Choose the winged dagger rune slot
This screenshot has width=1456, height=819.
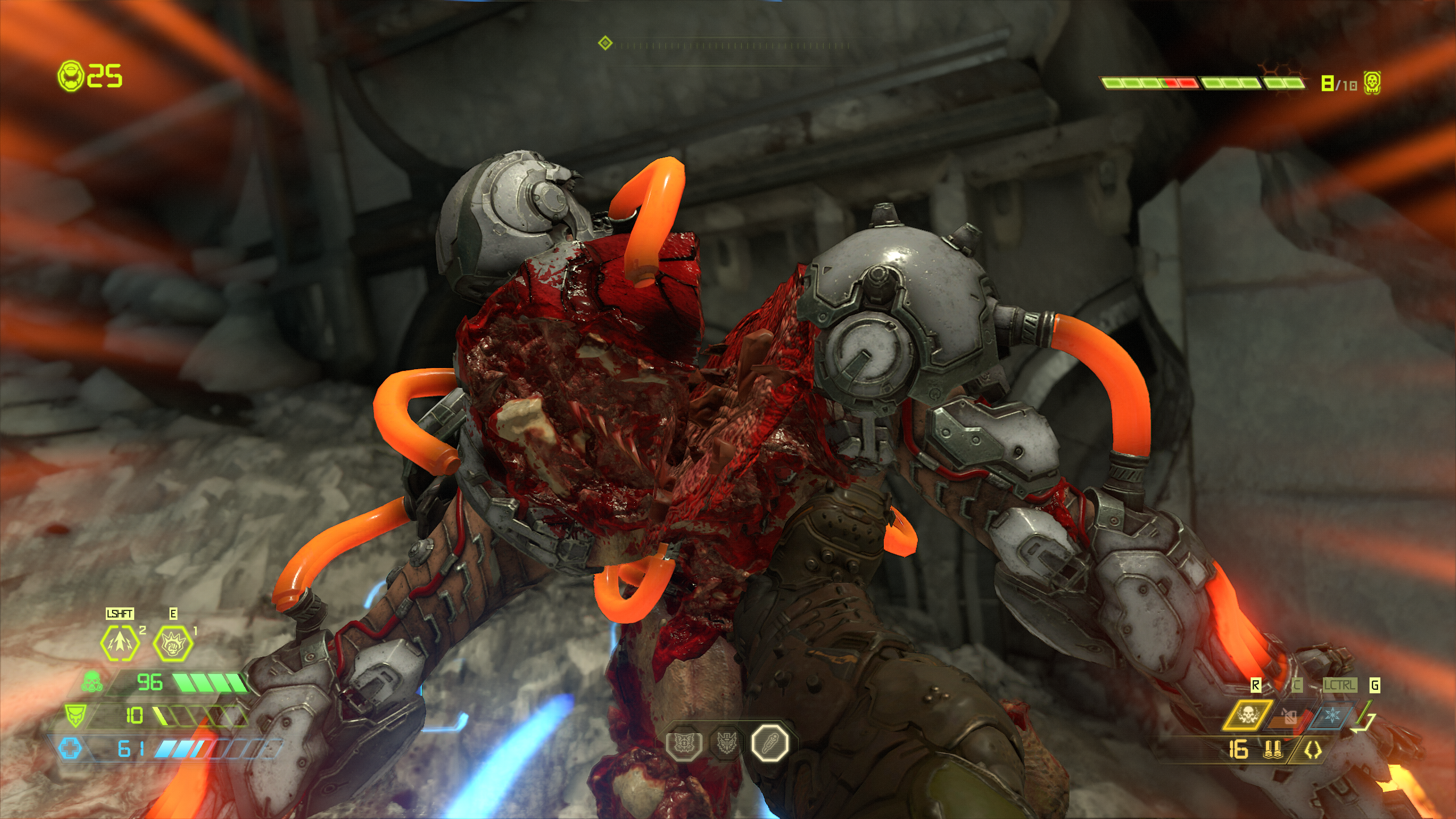[x=726, y=743]
